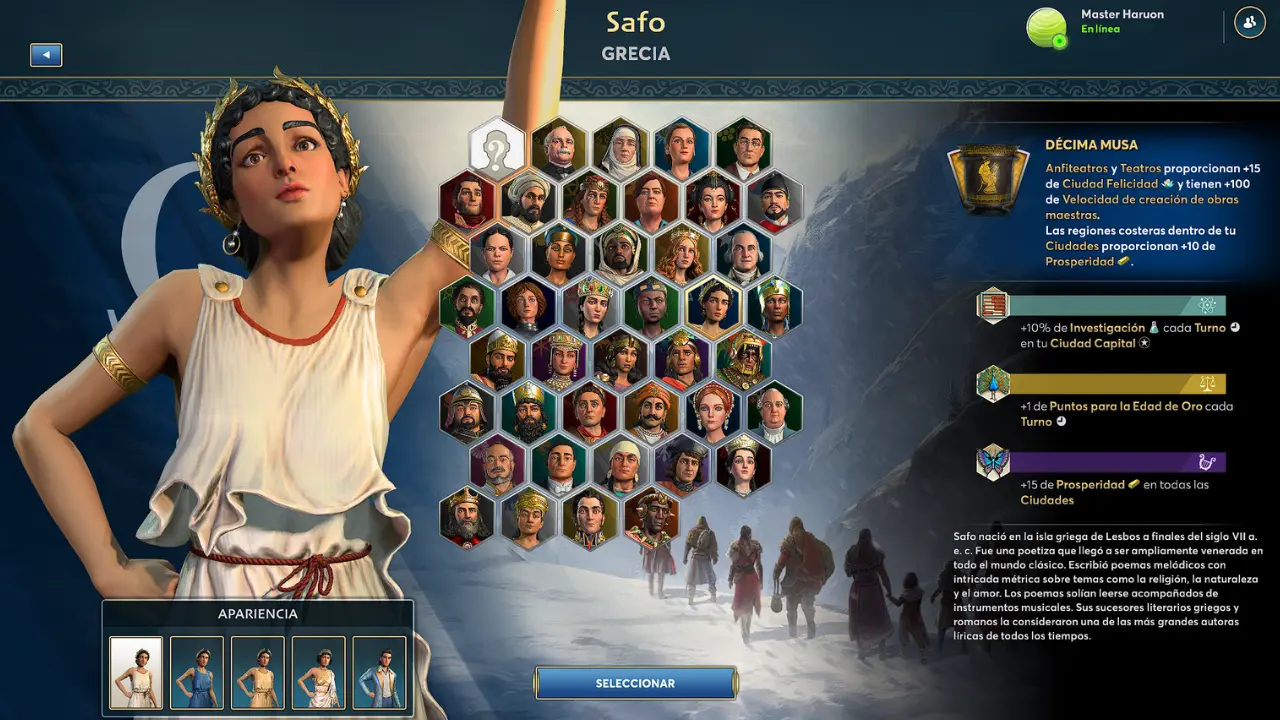Choose the random leader question-mark hexagon

pyautogui.click(x=497, y=146)
